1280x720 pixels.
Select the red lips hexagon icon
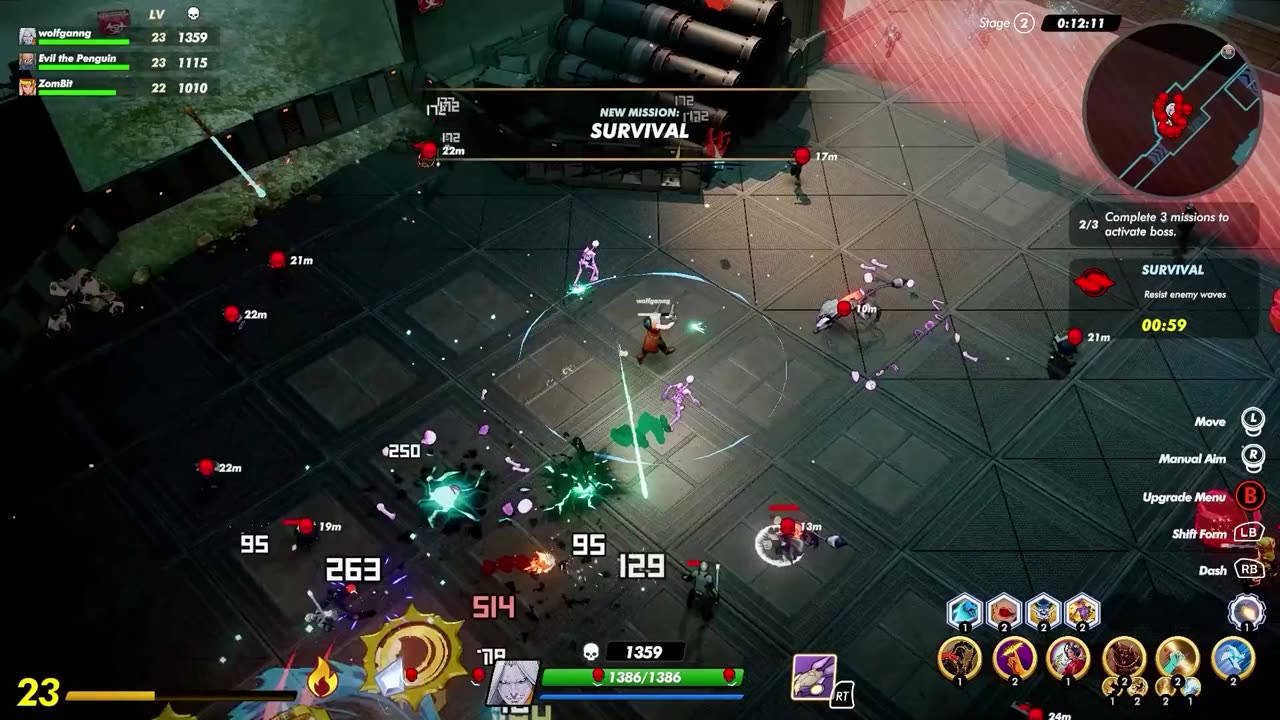click(x=1004, y=610)
